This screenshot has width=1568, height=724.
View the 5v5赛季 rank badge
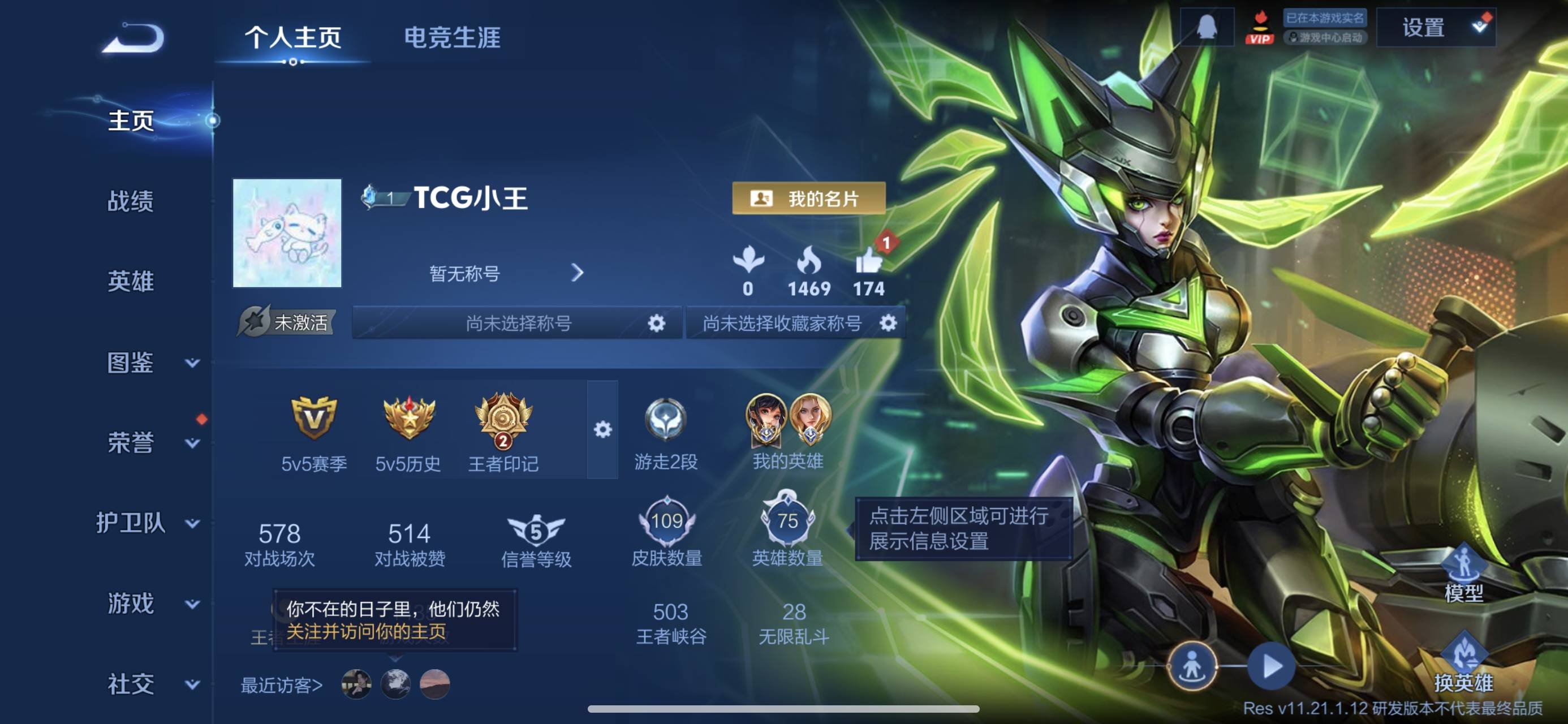(313, 419)
